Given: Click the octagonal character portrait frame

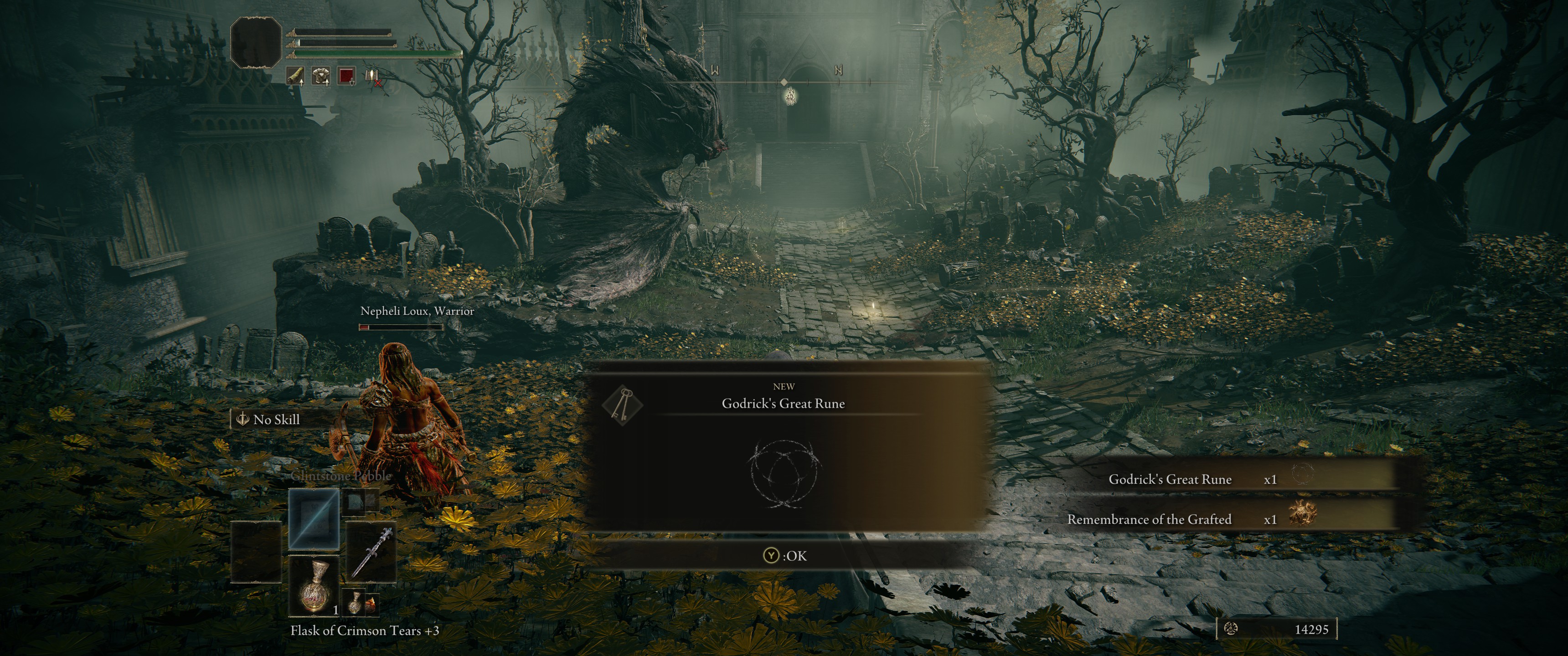Looking at the screenshot, I should coord(256,42).
